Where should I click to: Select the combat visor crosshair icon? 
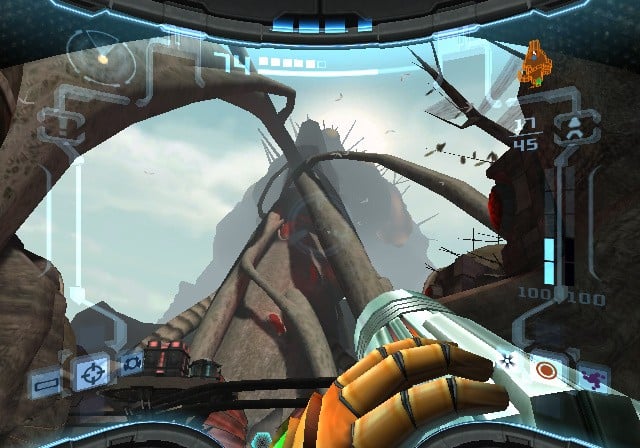[x=91, y=374]
